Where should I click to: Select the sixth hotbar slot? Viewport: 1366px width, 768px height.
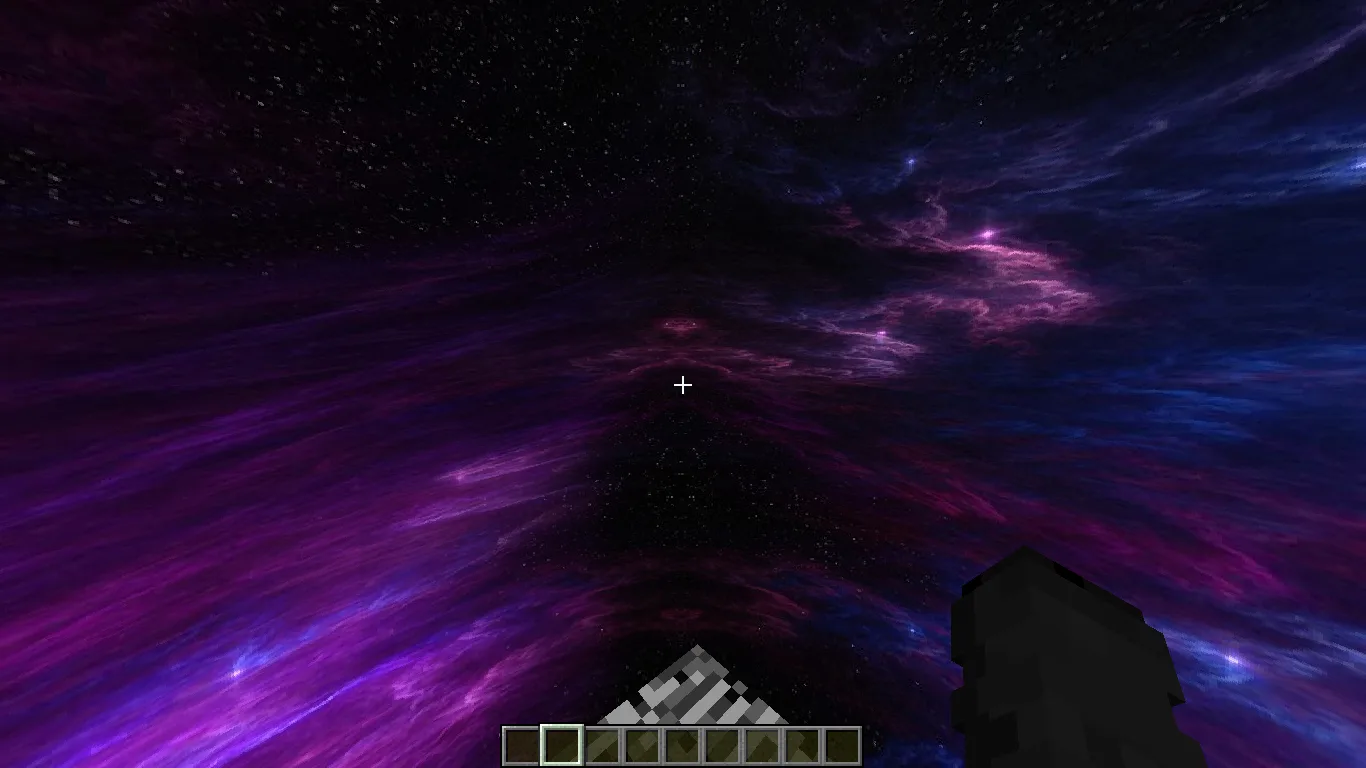point(722,743)
